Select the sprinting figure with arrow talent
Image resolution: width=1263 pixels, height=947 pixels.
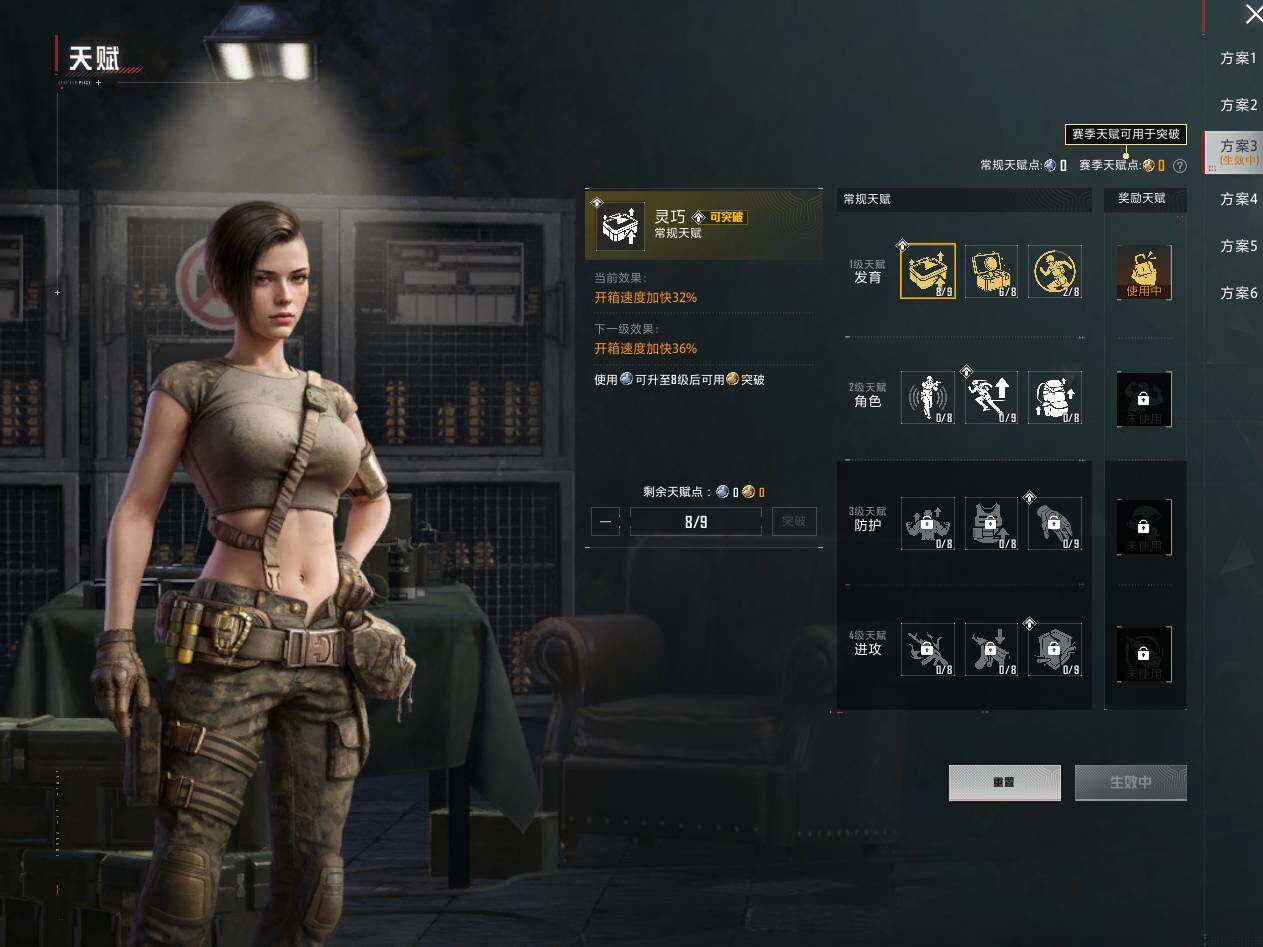coord(991,397)
